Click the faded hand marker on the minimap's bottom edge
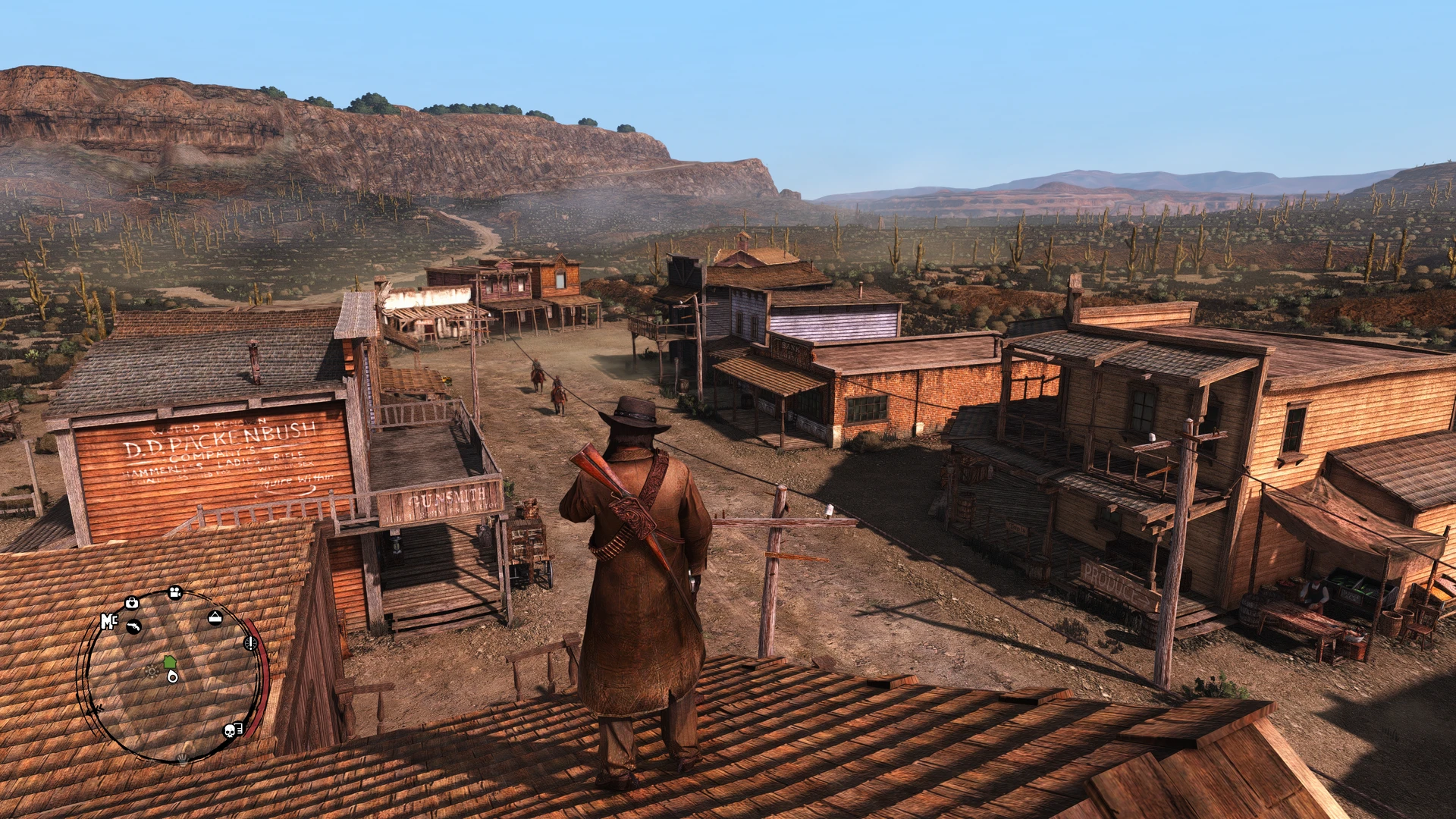 point(182,757)
